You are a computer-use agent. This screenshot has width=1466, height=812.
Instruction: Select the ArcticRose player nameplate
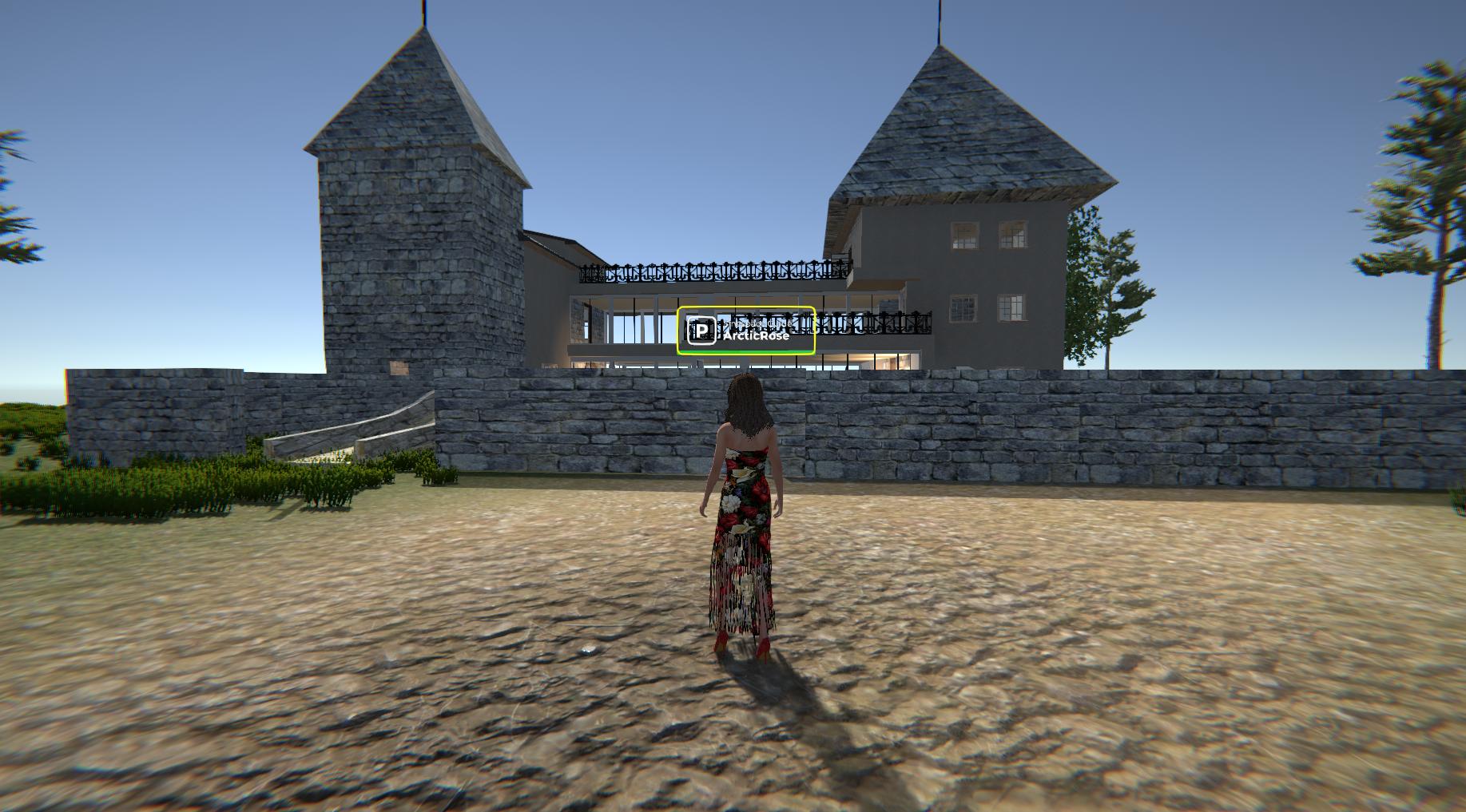pos(756,335)
